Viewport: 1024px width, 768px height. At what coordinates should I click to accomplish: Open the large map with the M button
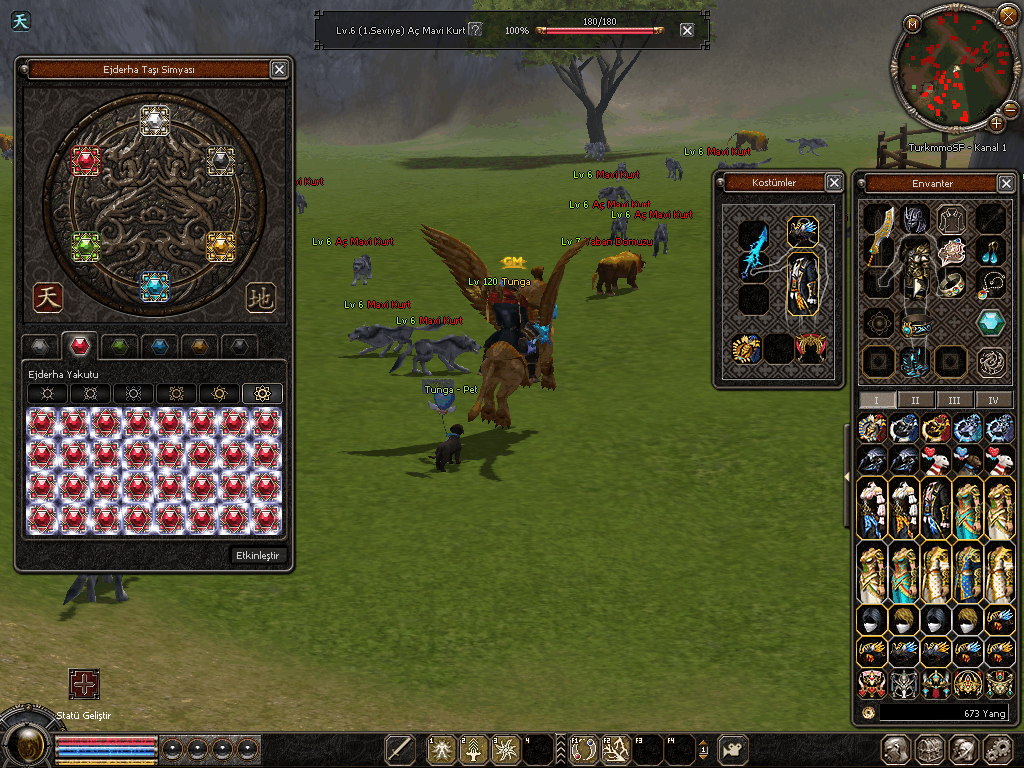[x=912, y=24]
